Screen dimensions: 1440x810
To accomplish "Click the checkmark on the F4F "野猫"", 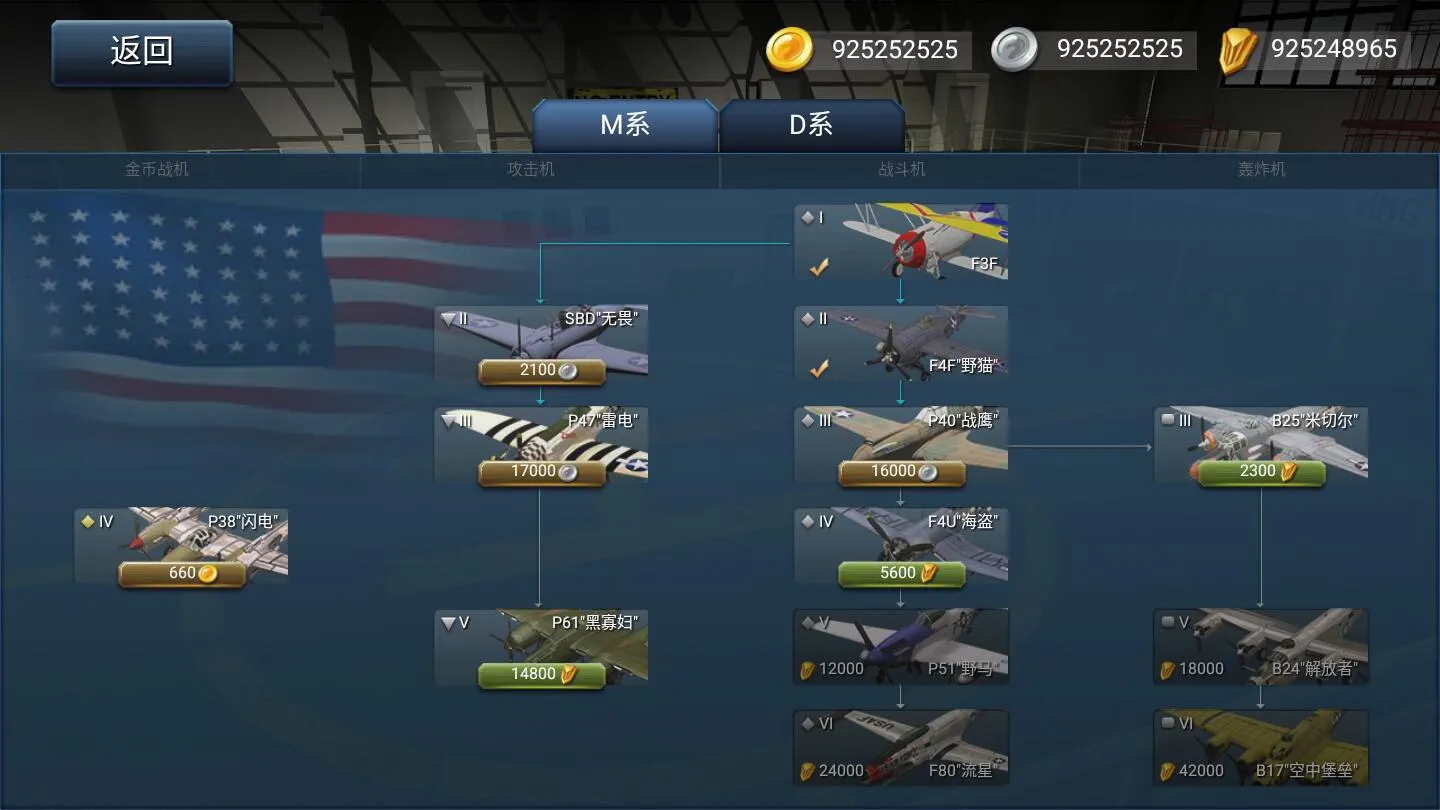I will [x=819, y=368].
